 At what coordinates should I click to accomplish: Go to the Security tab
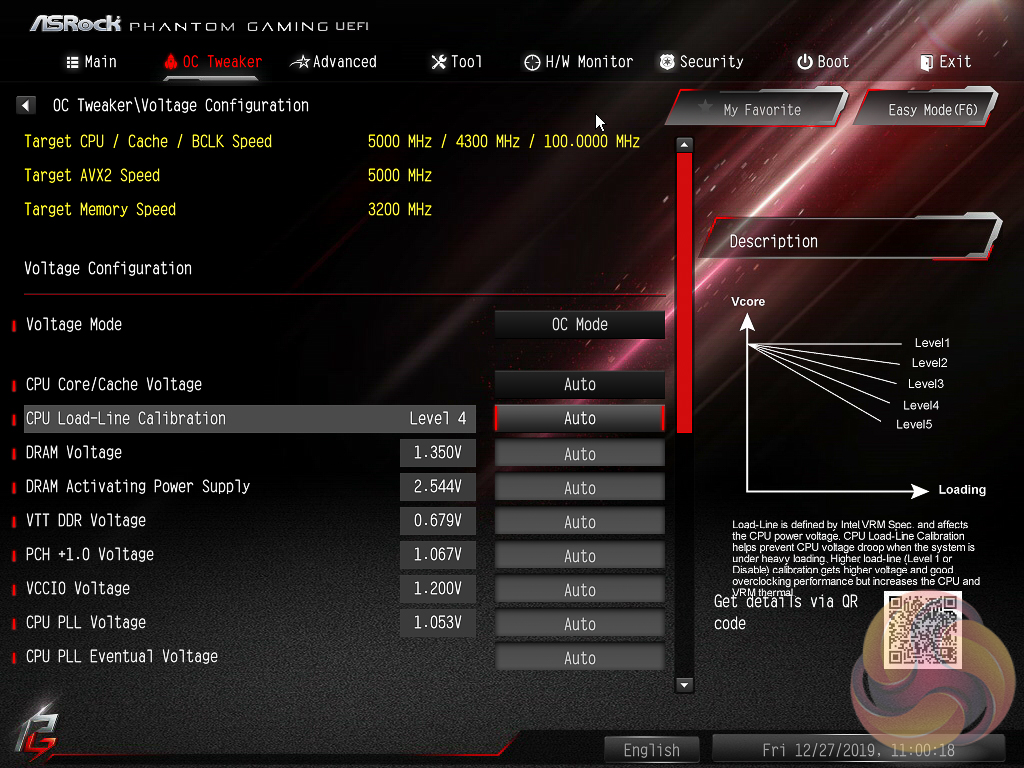point(701,62)
